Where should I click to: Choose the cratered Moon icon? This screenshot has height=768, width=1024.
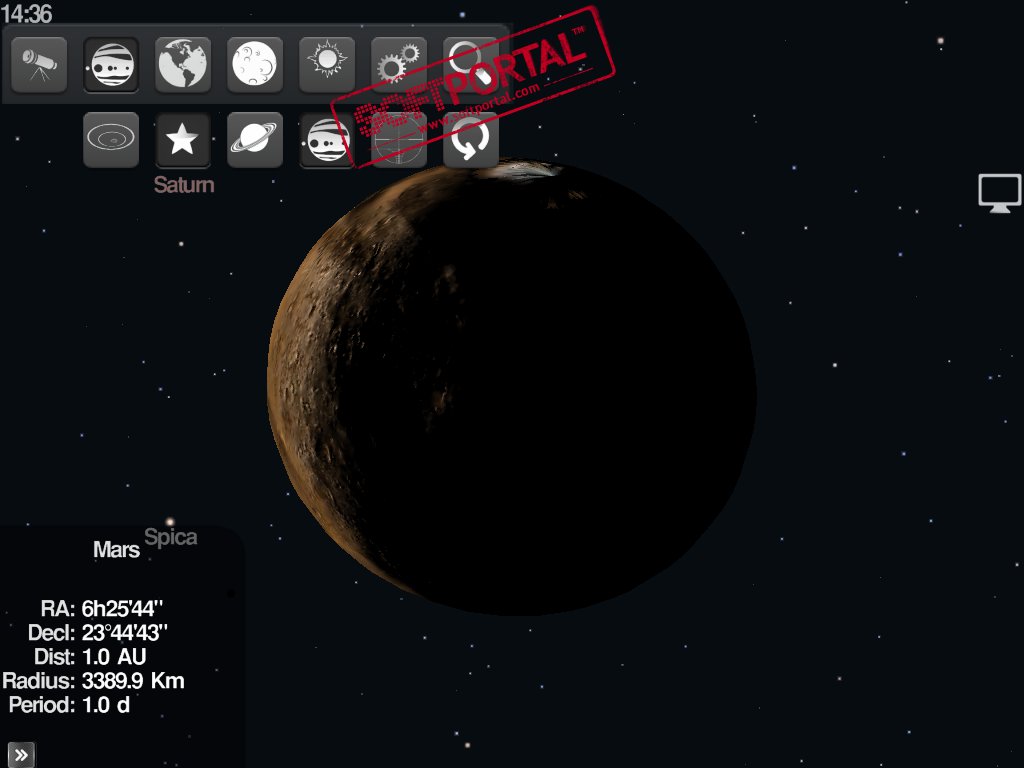tap(255, 65)
